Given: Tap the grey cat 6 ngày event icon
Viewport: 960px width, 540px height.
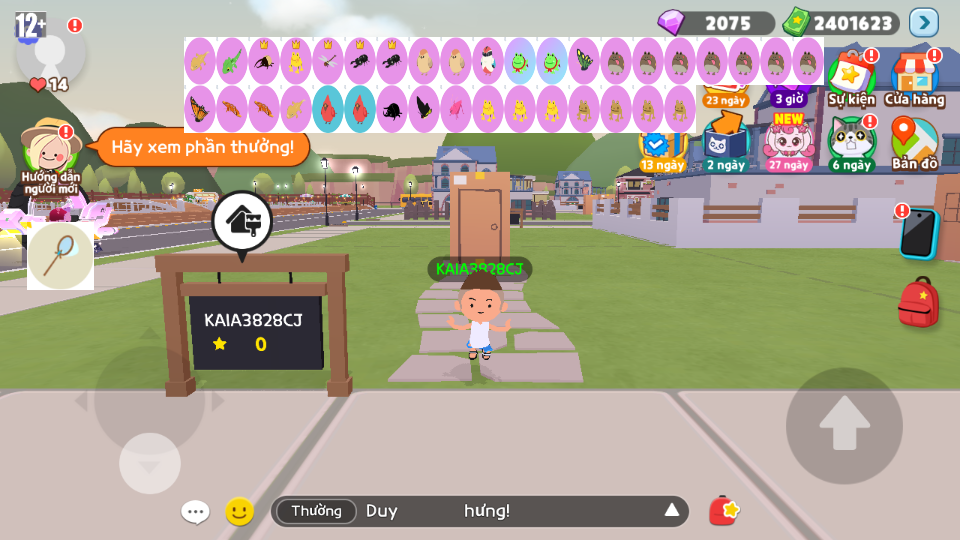Looking at the screenshot, I should click(851, 143).
